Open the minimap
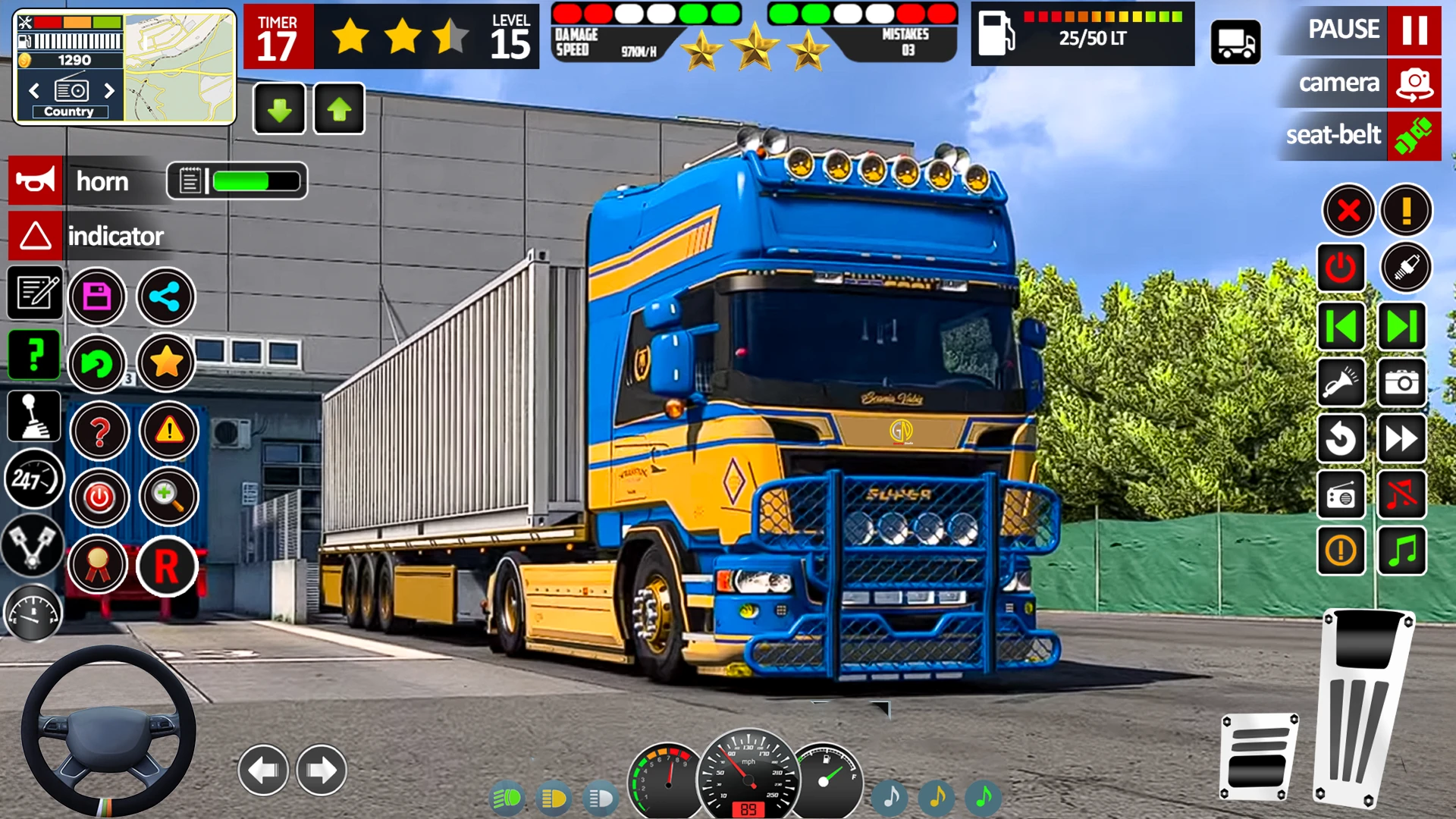1456x819 pixels. point(179,67)
